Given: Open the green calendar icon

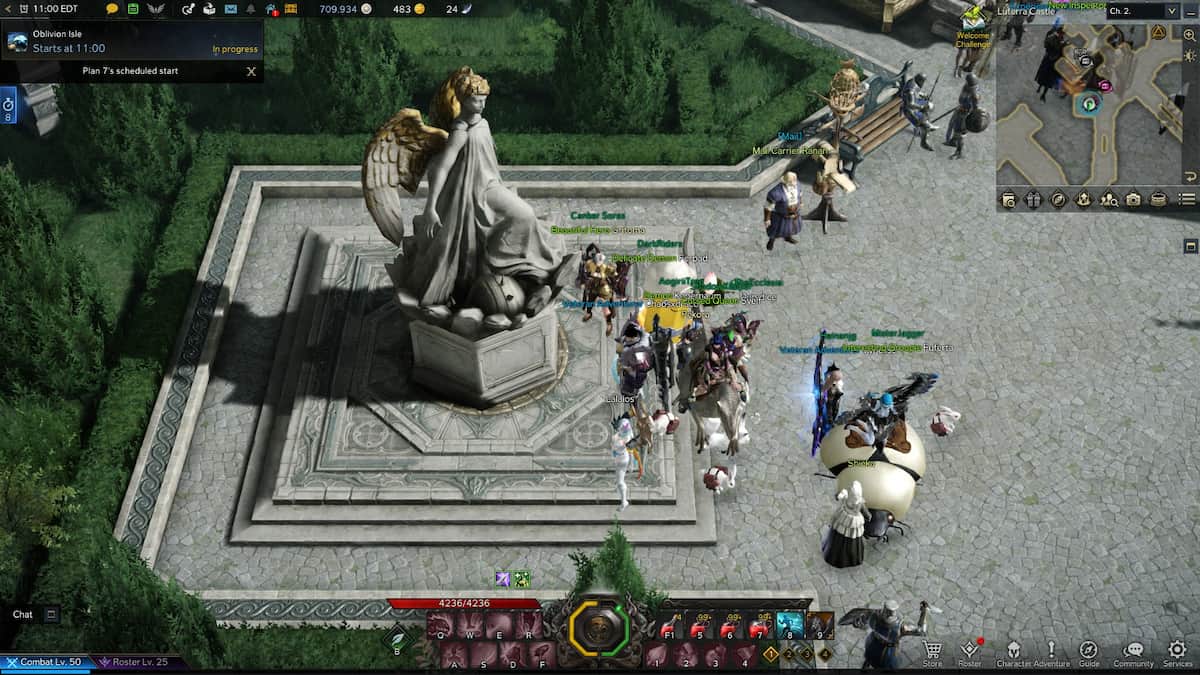Looking at the screenshot, I should point(133,9).
